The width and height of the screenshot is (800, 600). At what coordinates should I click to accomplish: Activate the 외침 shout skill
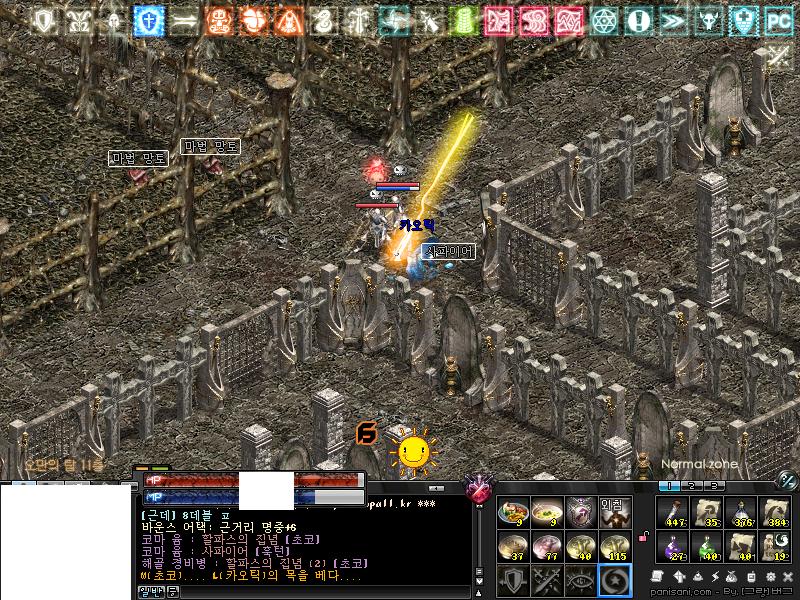(612, 513)
